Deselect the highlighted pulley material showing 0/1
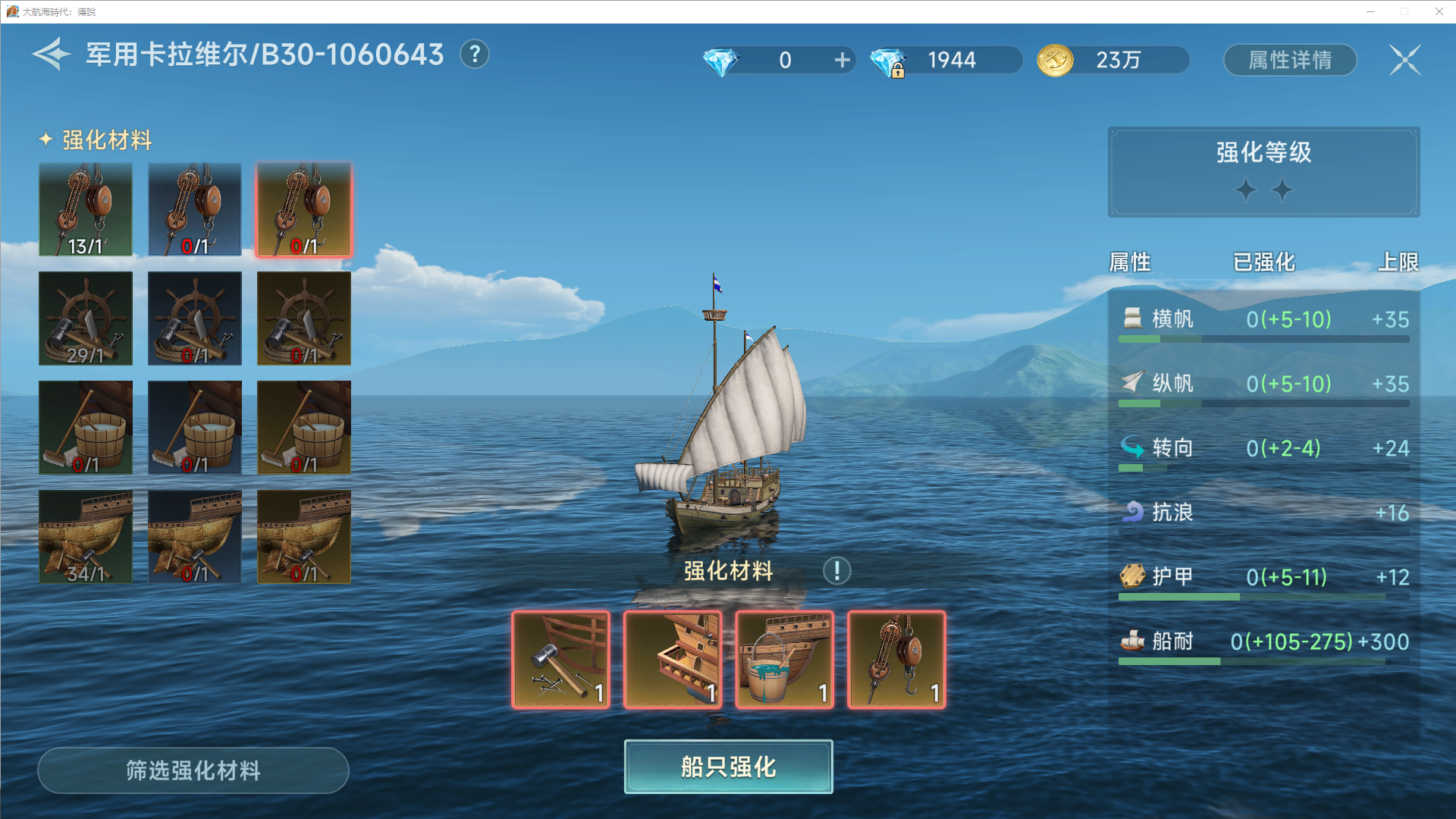1456x819 pixels. (x=303, y=209)
